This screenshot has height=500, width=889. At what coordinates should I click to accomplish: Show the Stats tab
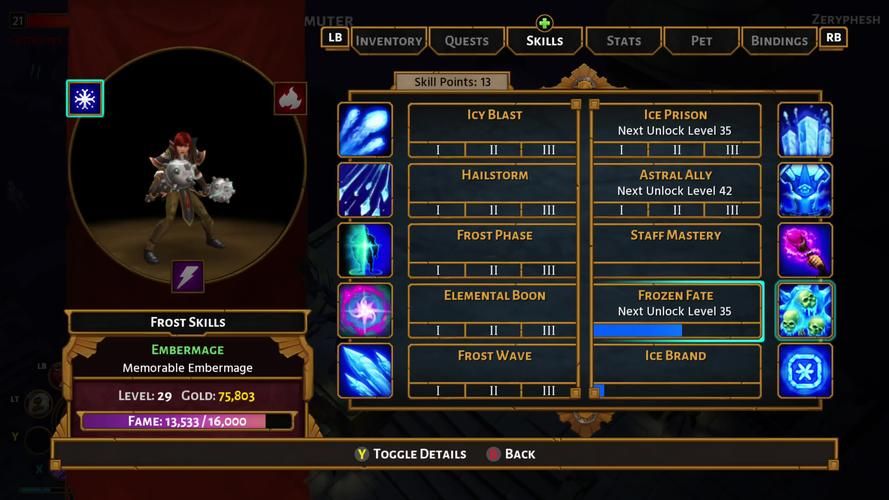coord(623,41)
